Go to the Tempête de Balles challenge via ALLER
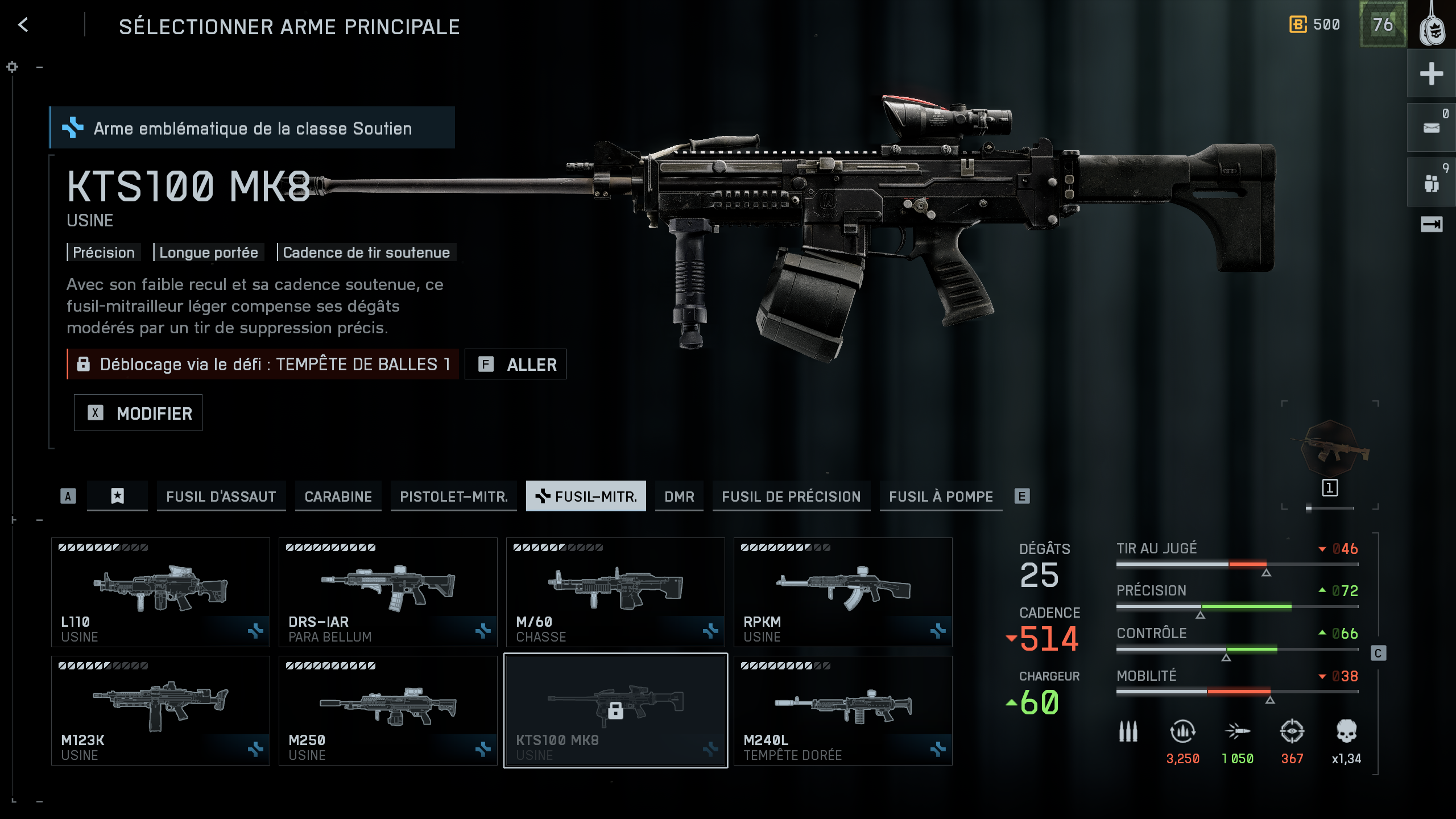1456x819 pixels. [x=515, y=364]
